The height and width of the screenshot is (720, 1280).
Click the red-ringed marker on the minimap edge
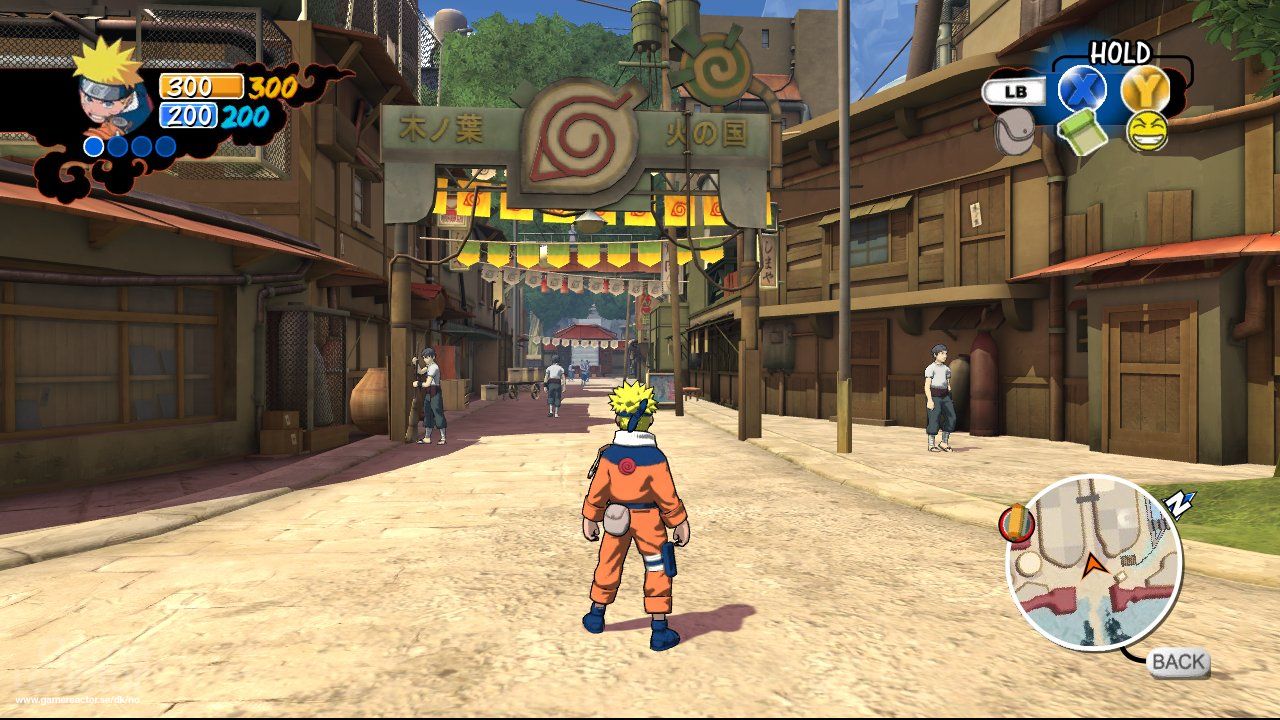(1016, 524)
